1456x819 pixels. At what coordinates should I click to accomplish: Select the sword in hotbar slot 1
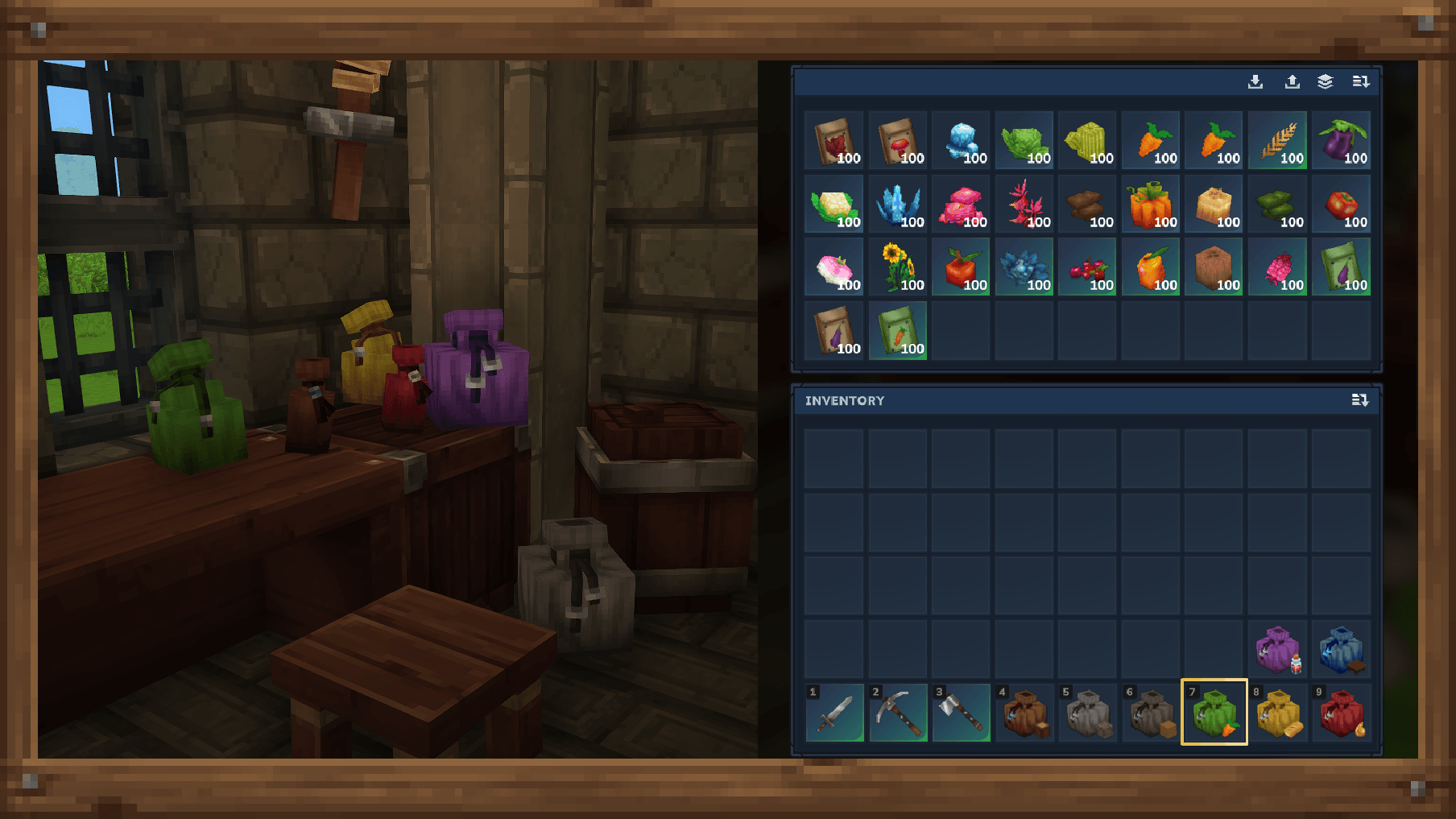[834, 713]
